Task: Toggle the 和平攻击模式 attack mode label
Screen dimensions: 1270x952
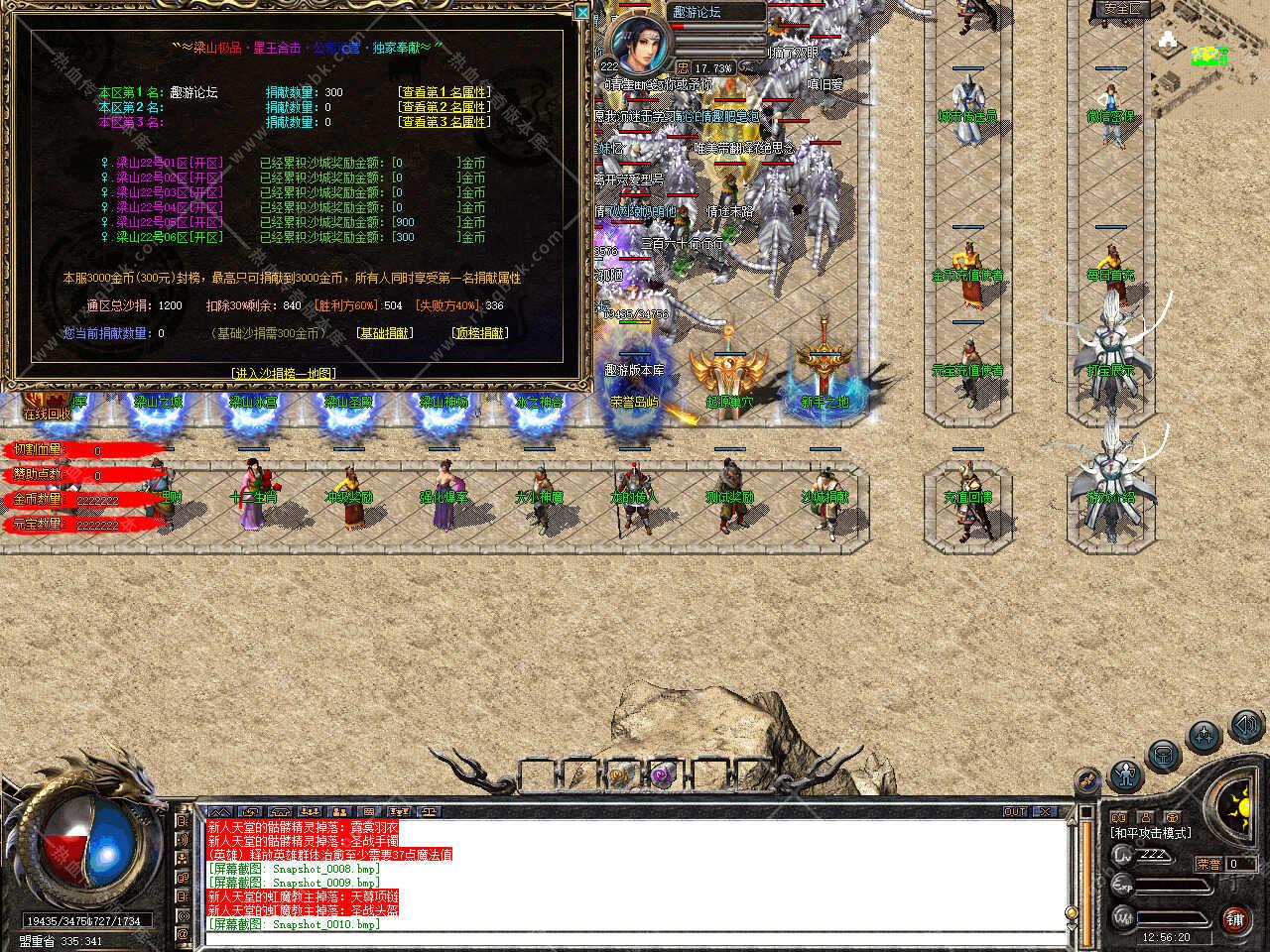Action: pos(1151,833)
